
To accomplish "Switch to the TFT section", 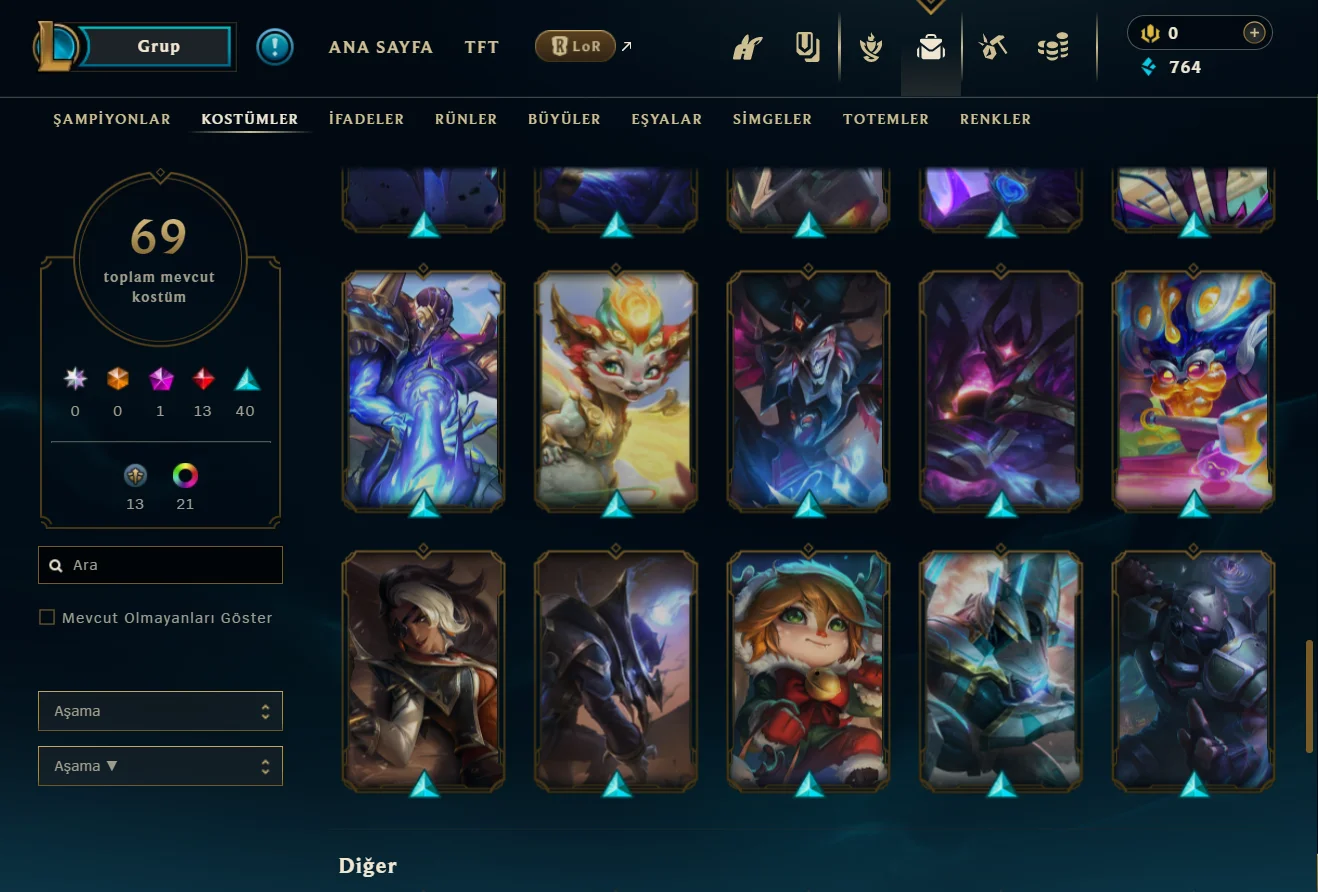I will (482, 47).
